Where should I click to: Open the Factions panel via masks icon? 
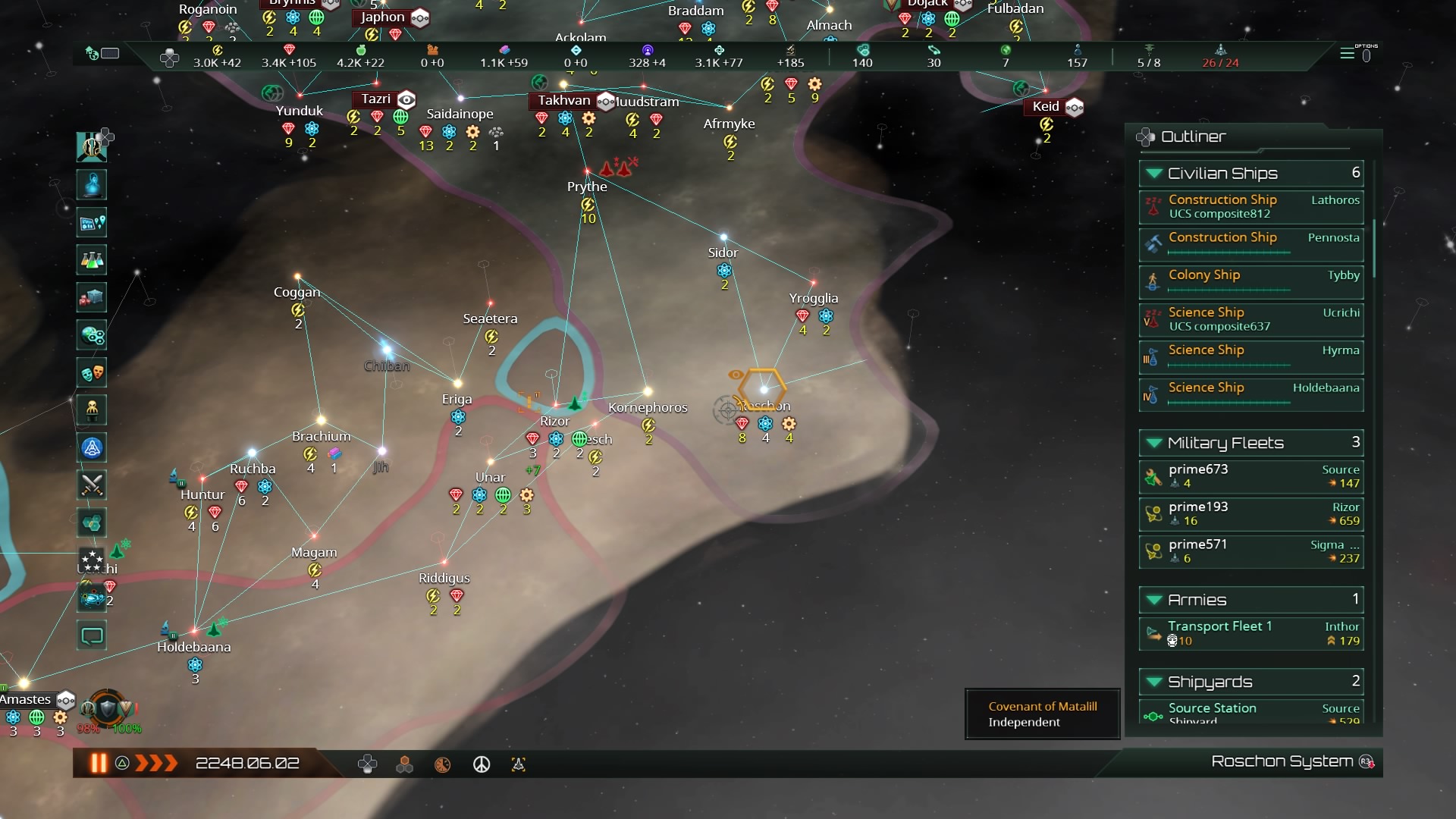tap(91, 372)
